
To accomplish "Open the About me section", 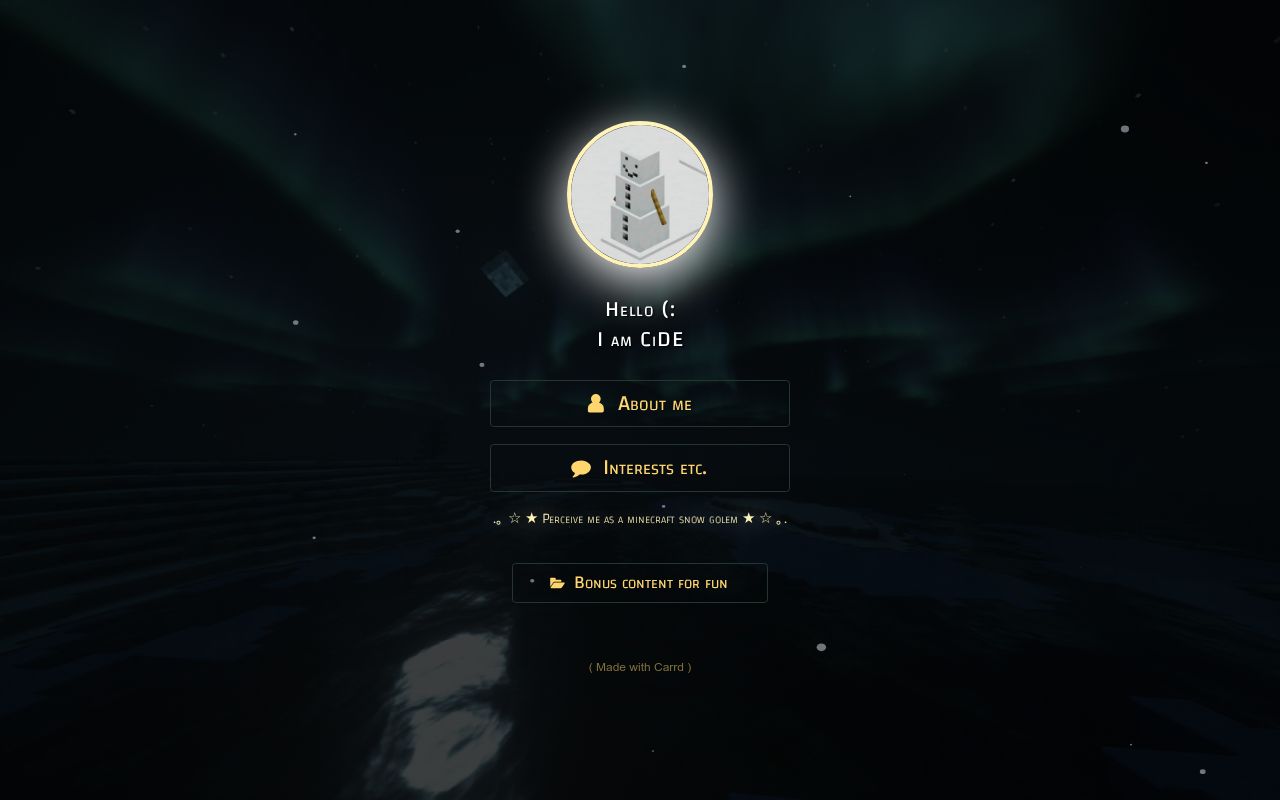I will point(640,404).
